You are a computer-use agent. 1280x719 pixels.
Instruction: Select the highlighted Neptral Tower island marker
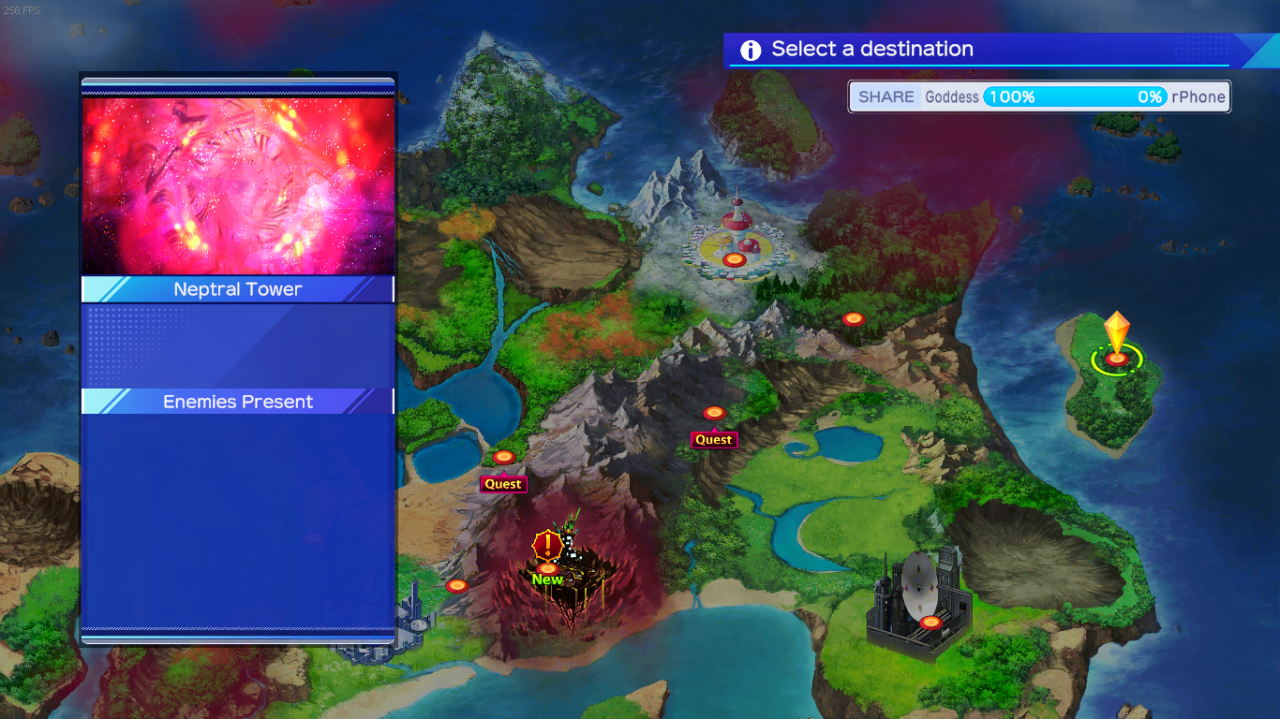pyautogui.click(x=1116, y=358)
